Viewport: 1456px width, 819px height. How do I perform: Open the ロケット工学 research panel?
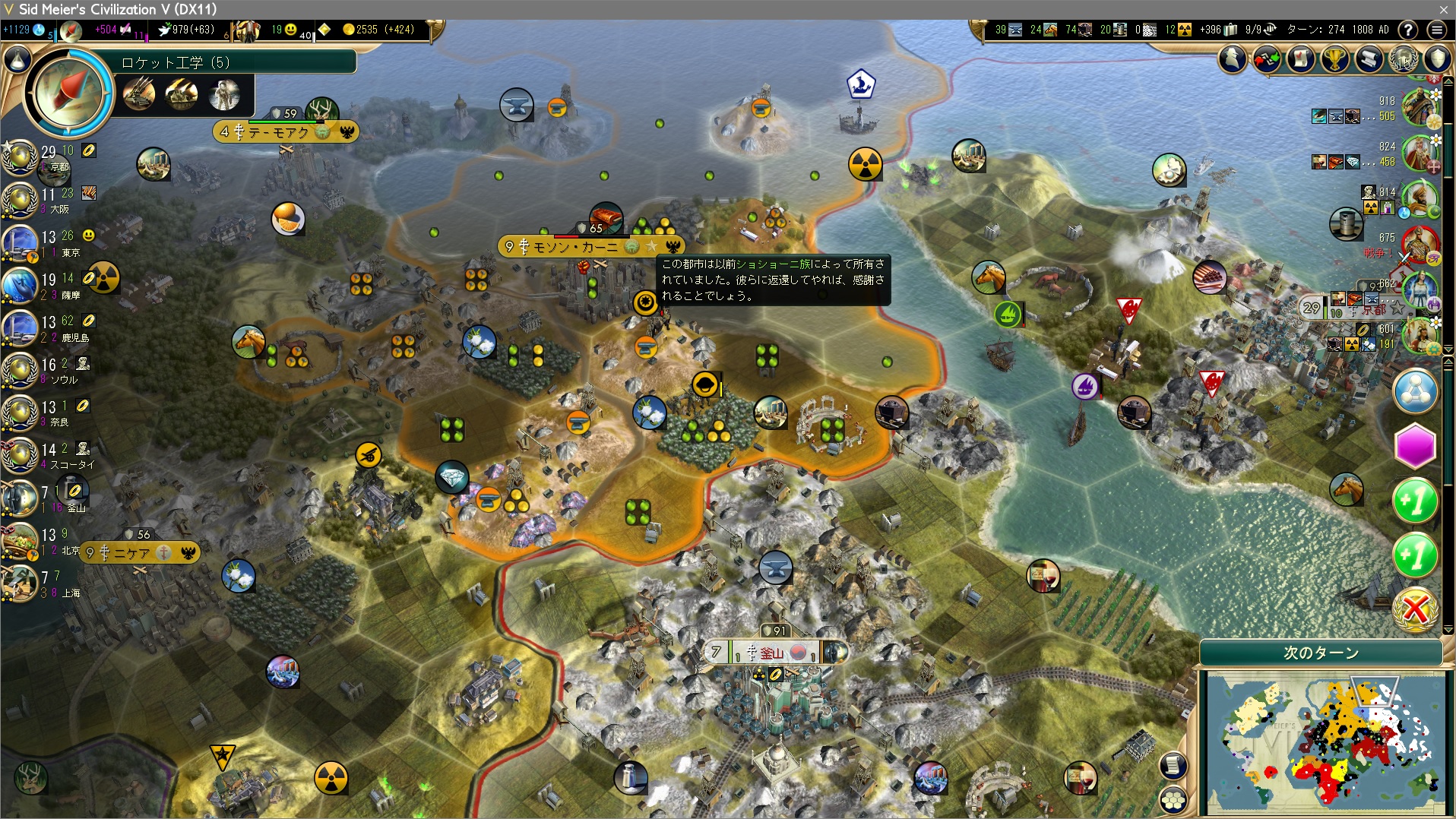pyautogui.click(x=70, y=92)
